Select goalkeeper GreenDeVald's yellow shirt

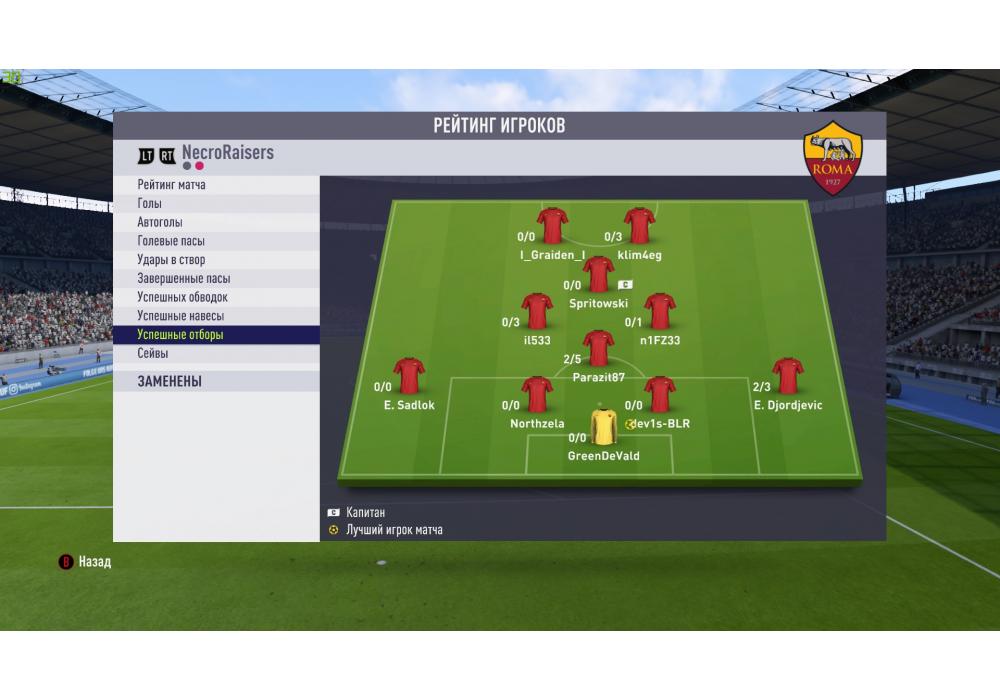604,427
